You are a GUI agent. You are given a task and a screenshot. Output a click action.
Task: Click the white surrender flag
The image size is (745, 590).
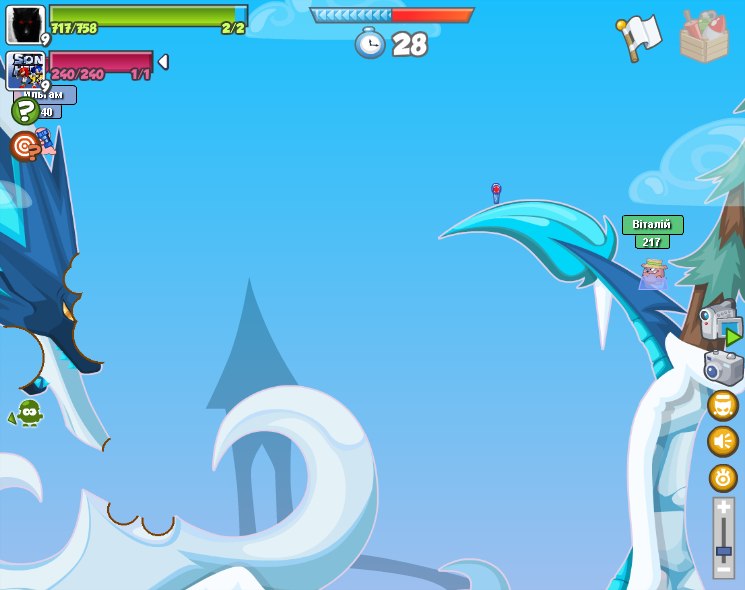(640, 36)
